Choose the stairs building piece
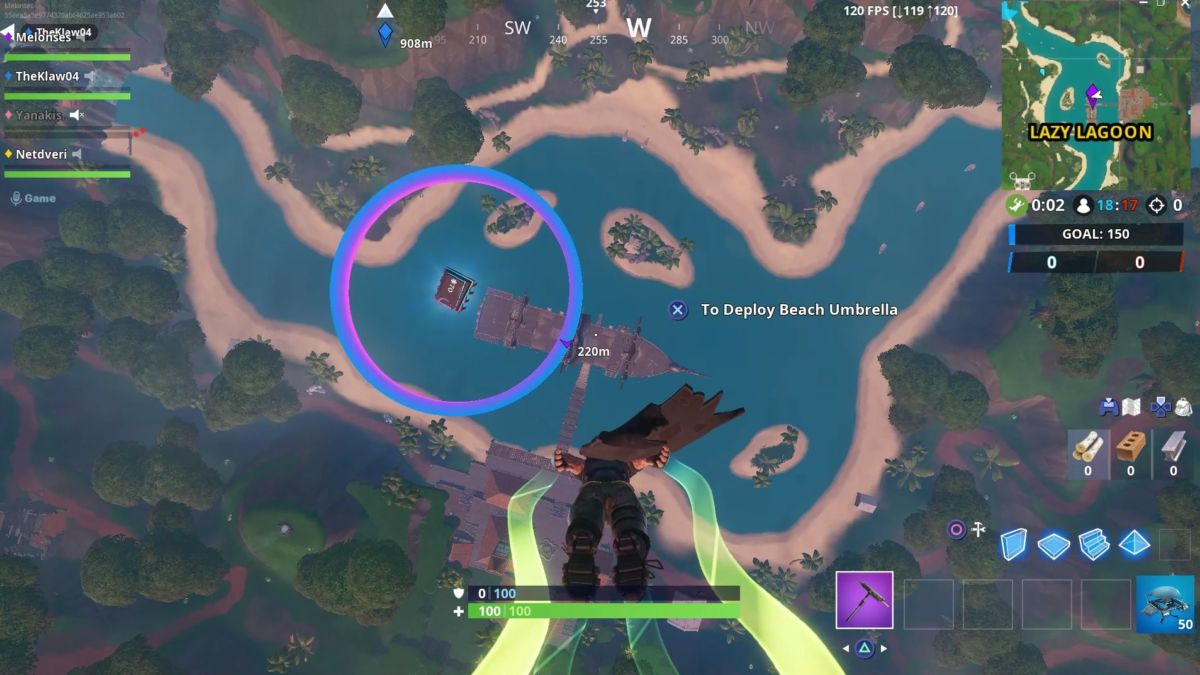The image size is (1200, 675). coord(1094,544)
